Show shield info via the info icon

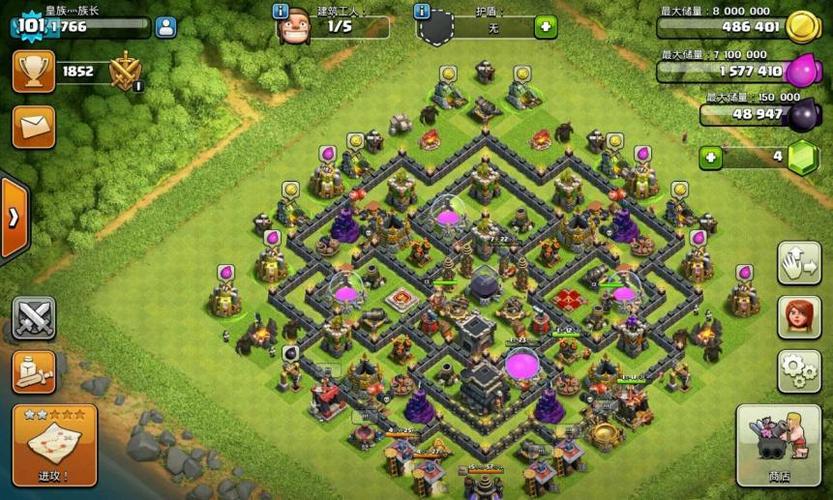422,12
